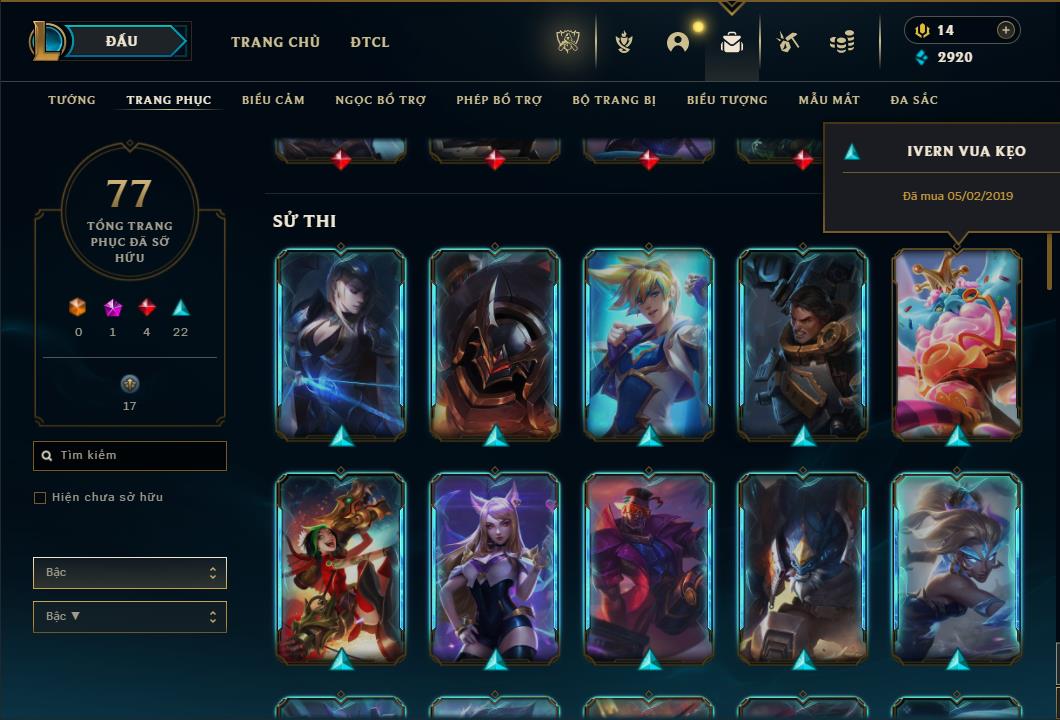Screen dimensions: 1060x720
Task: Open the crafting hammer icon
Action: [x=788, y=42]
